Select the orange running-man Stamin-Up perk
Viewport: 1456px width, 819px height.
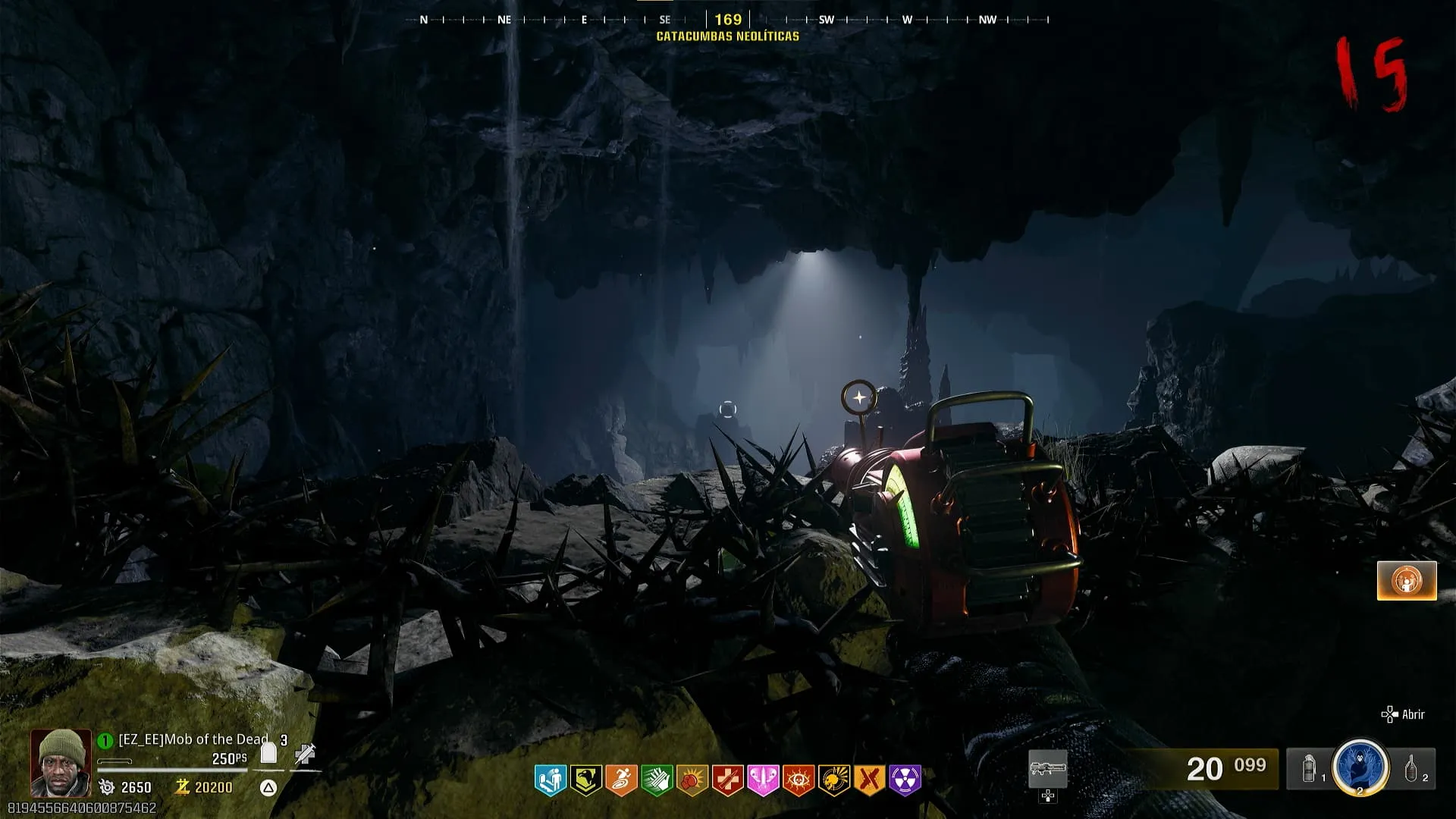tap(621, 780)
